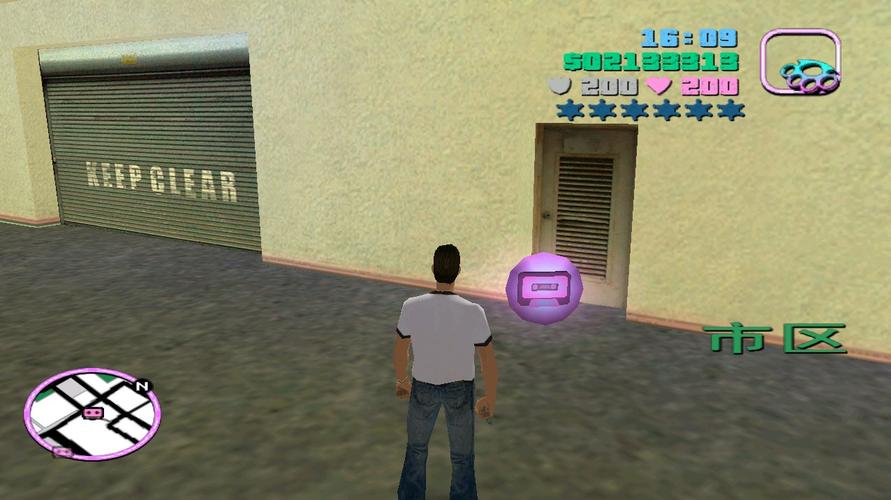Viewport: 891px width, 500px height.
Task: Open the circular radar minimap
Action: point(91,413)
